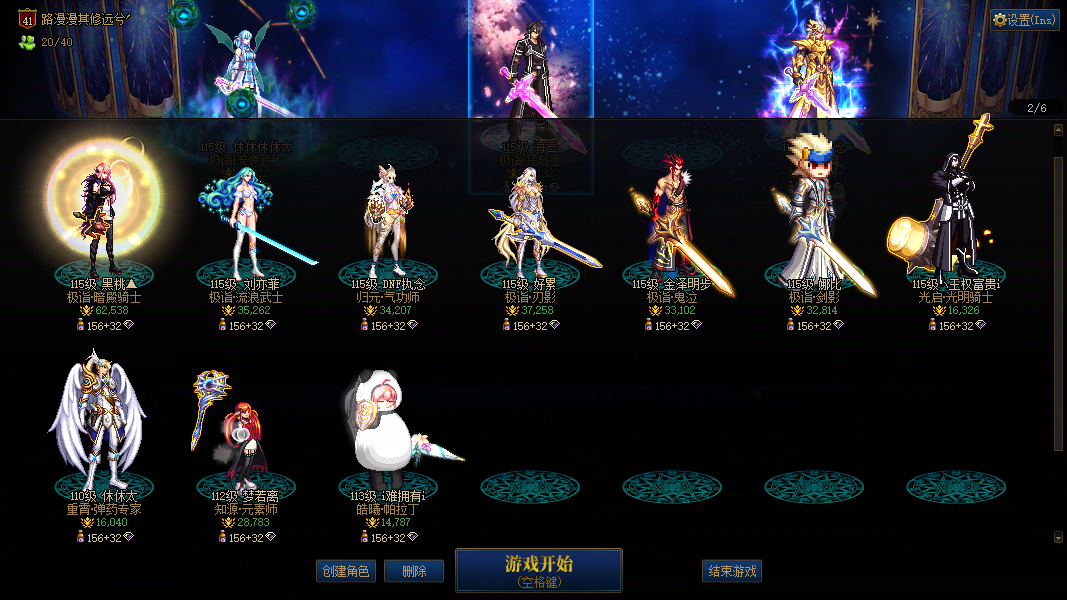Select the 王权富贵 光明骑士 character
This screenshot has width=1067, height=600.
pos(955,215)
